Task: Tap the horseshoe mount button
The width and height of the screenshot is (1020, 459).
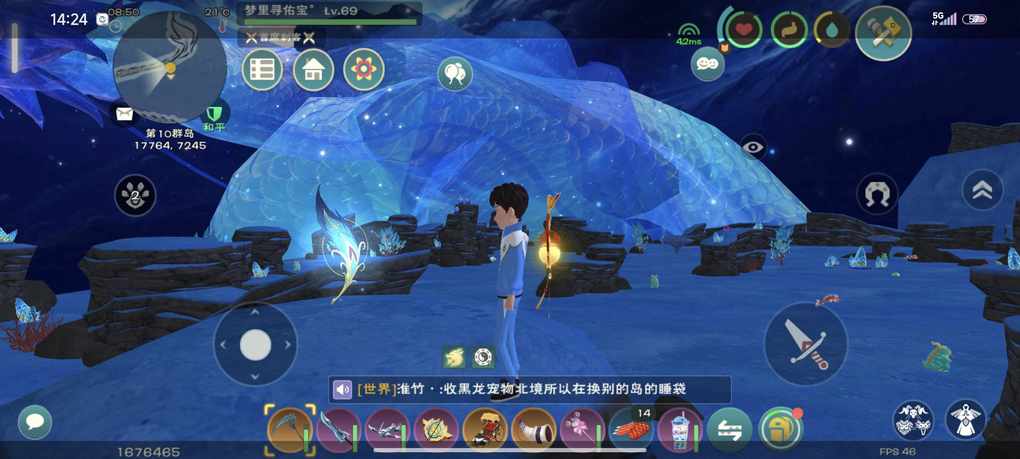Action: (x=877, y=194)
